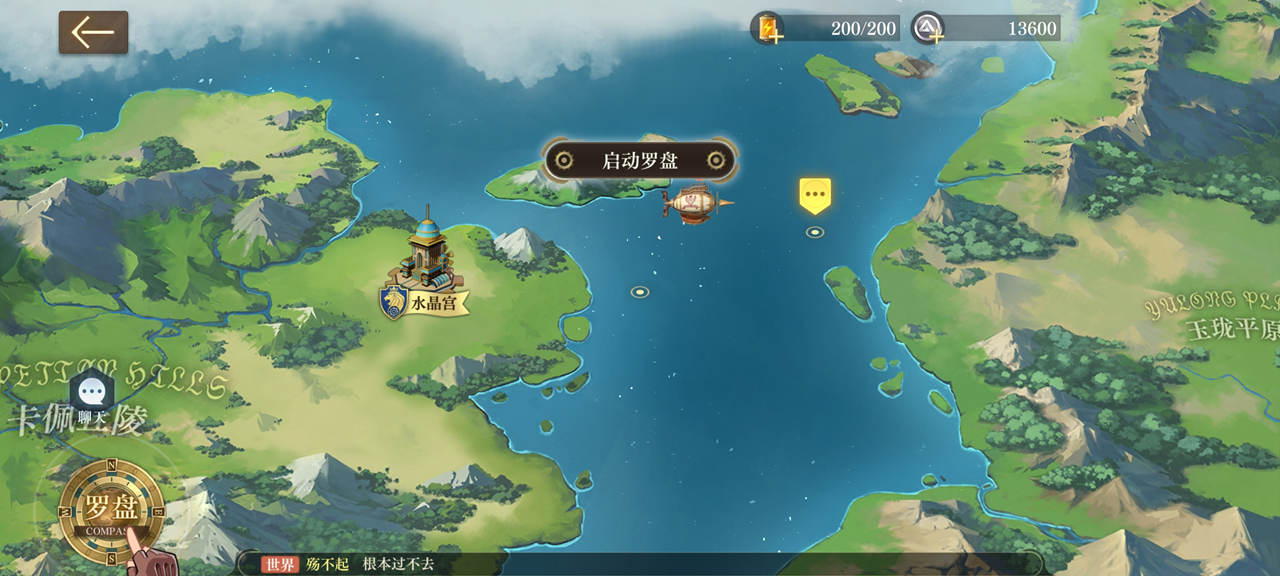Activate the 罗盘 compass button

110,507
